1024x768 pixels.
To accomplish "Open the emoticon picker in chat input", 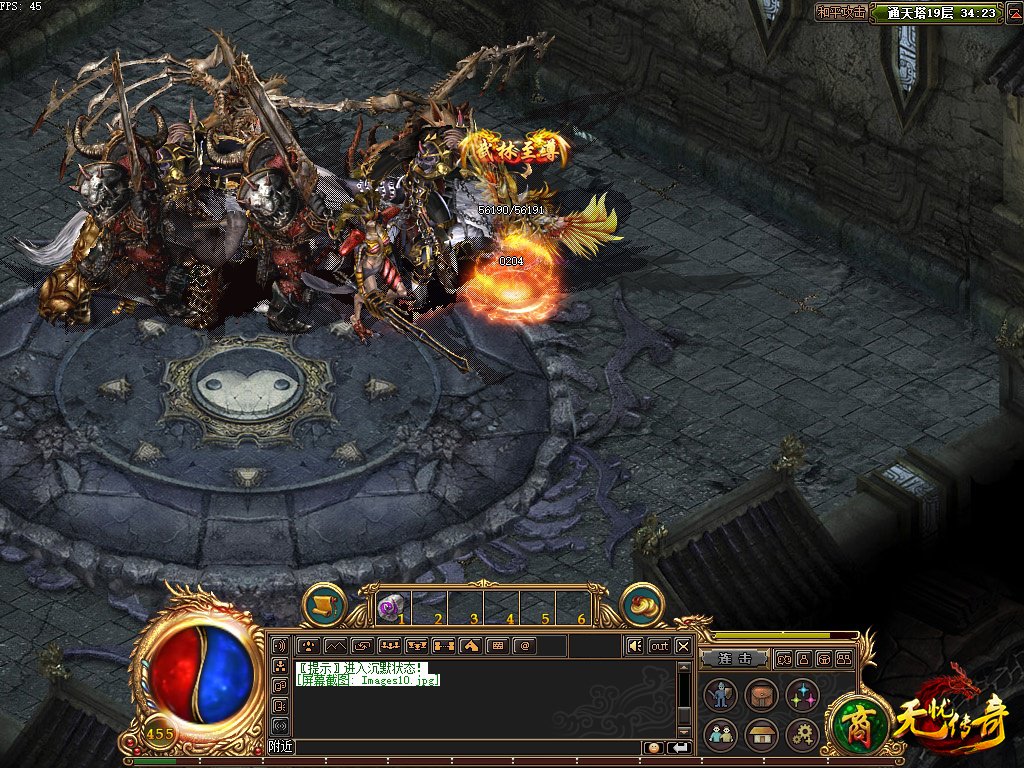I will (653, 747).
